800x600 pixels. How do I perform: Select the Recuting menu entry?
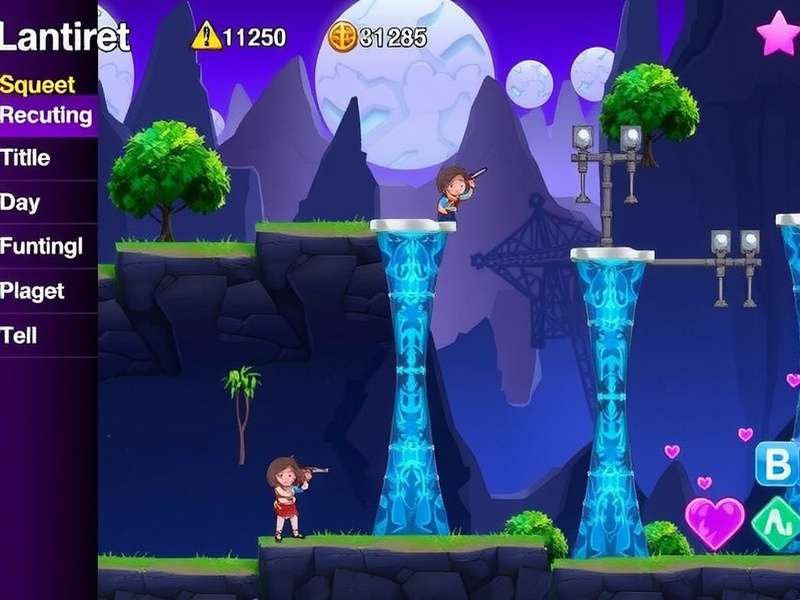(x=47, y=115)
